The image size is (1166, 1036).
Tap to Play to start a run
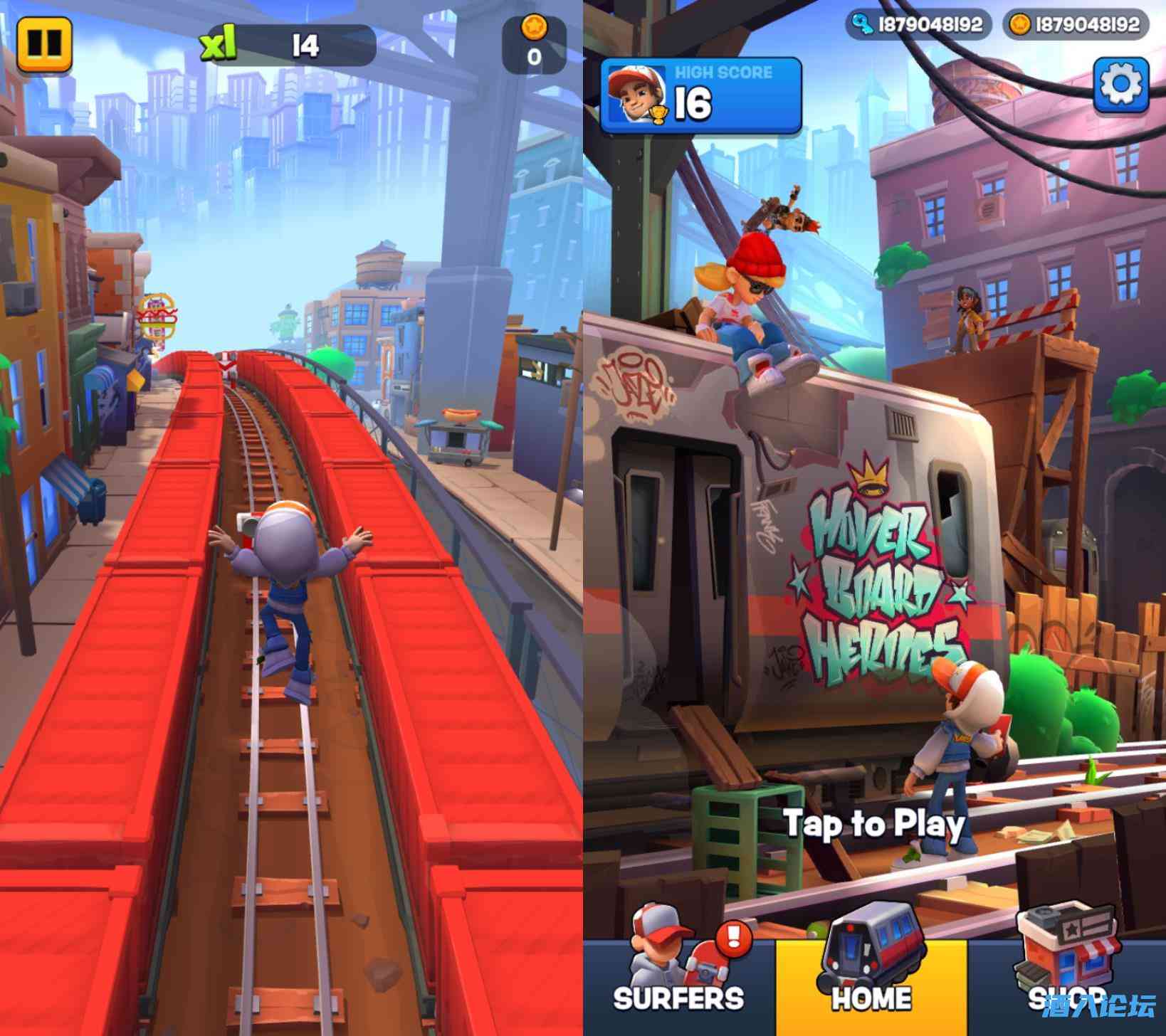pyautogui.click(x=875, y=824)
